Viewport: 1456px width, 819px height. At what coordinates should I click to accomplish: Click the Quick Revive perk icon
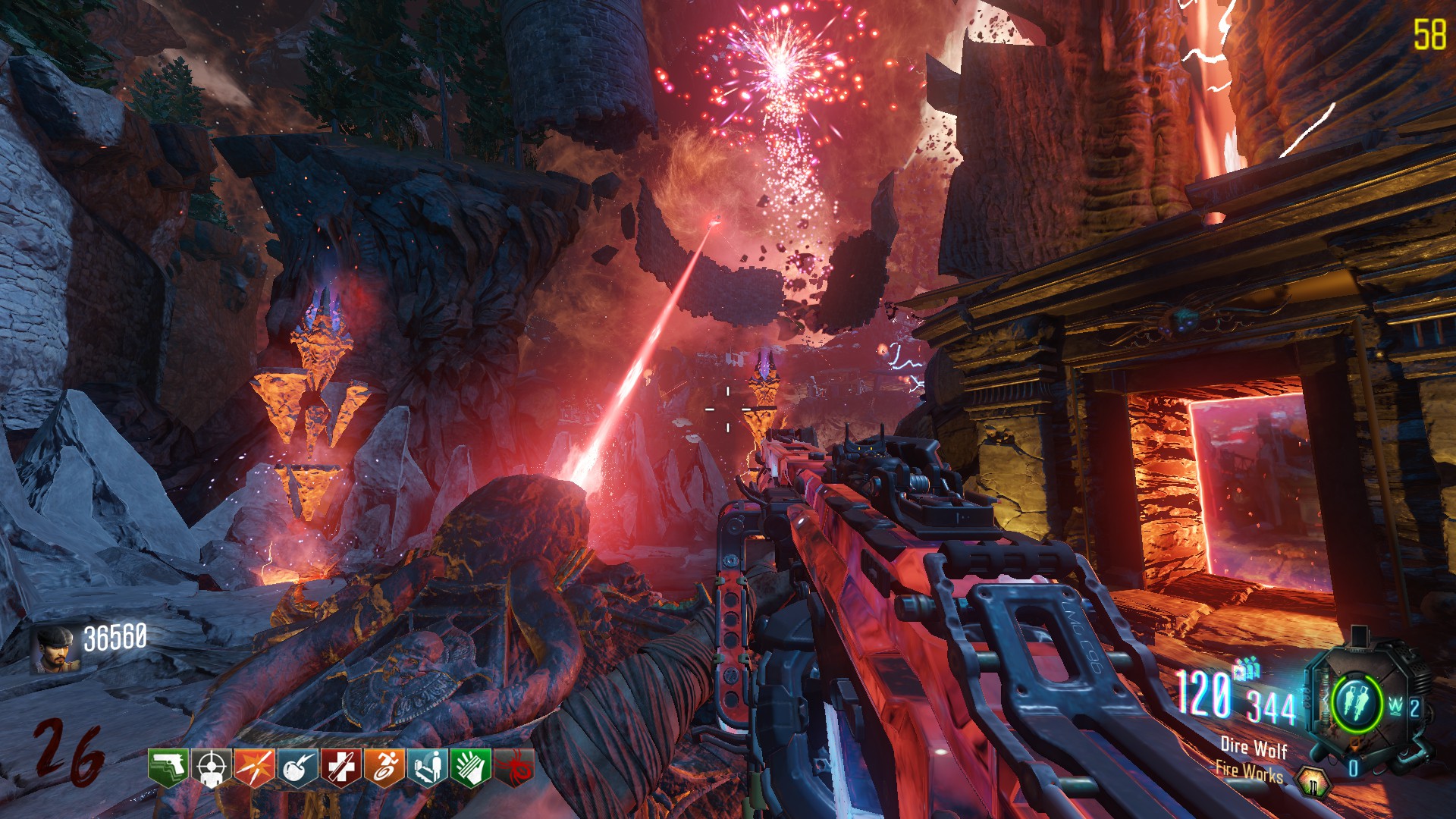pos(427,768)
